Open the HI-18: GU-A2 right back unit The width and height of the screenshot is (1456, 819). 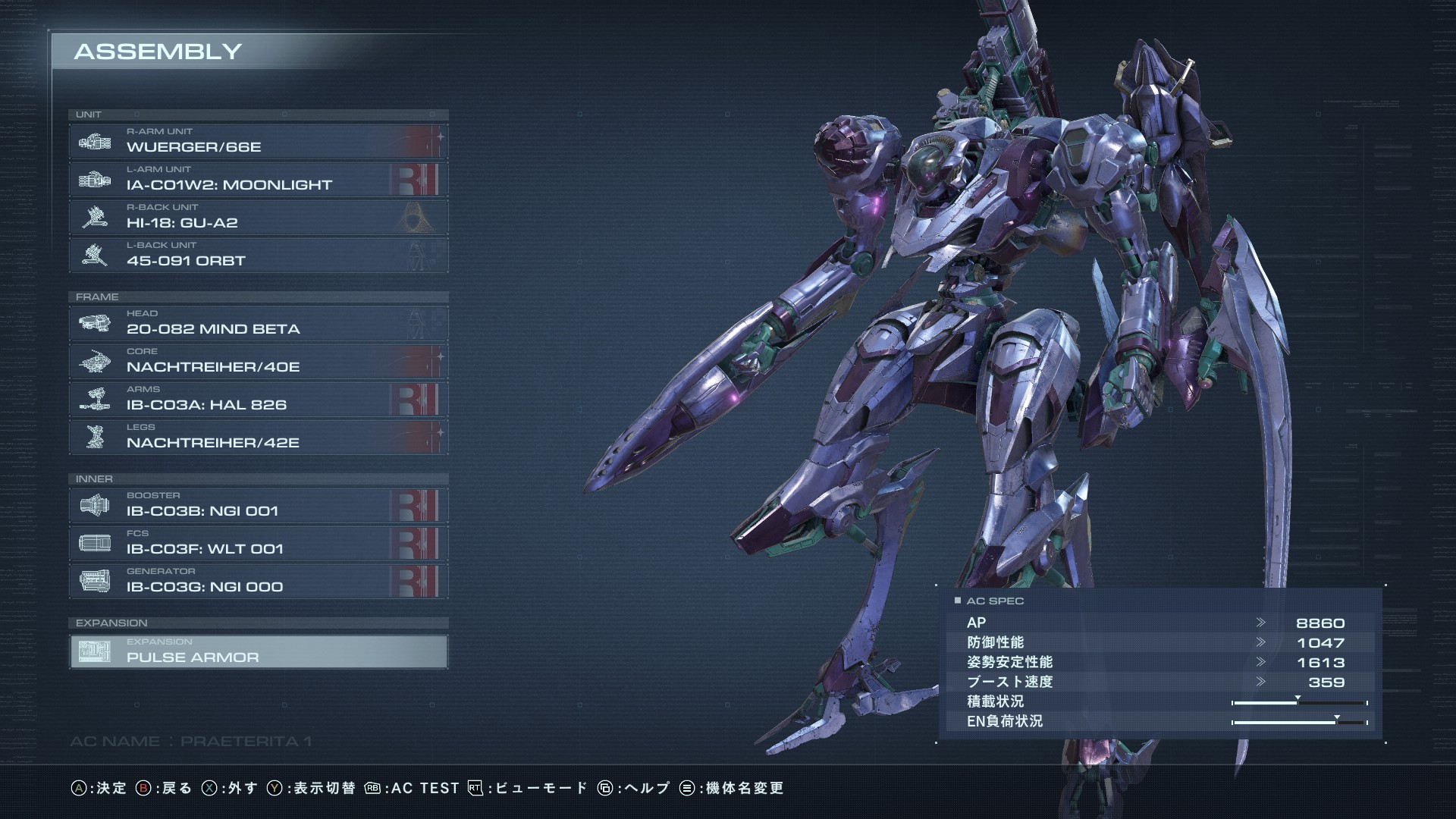tap(258, 218)
